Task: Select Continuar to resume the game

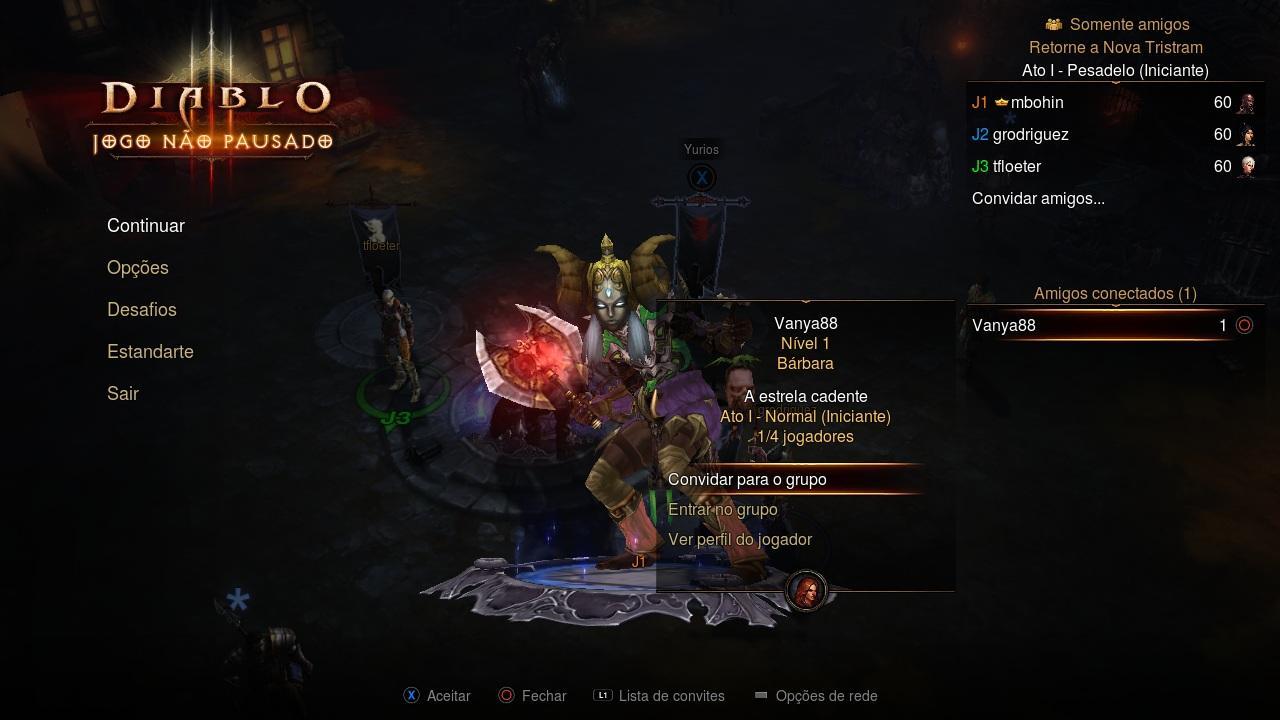Action: (146, 226)
